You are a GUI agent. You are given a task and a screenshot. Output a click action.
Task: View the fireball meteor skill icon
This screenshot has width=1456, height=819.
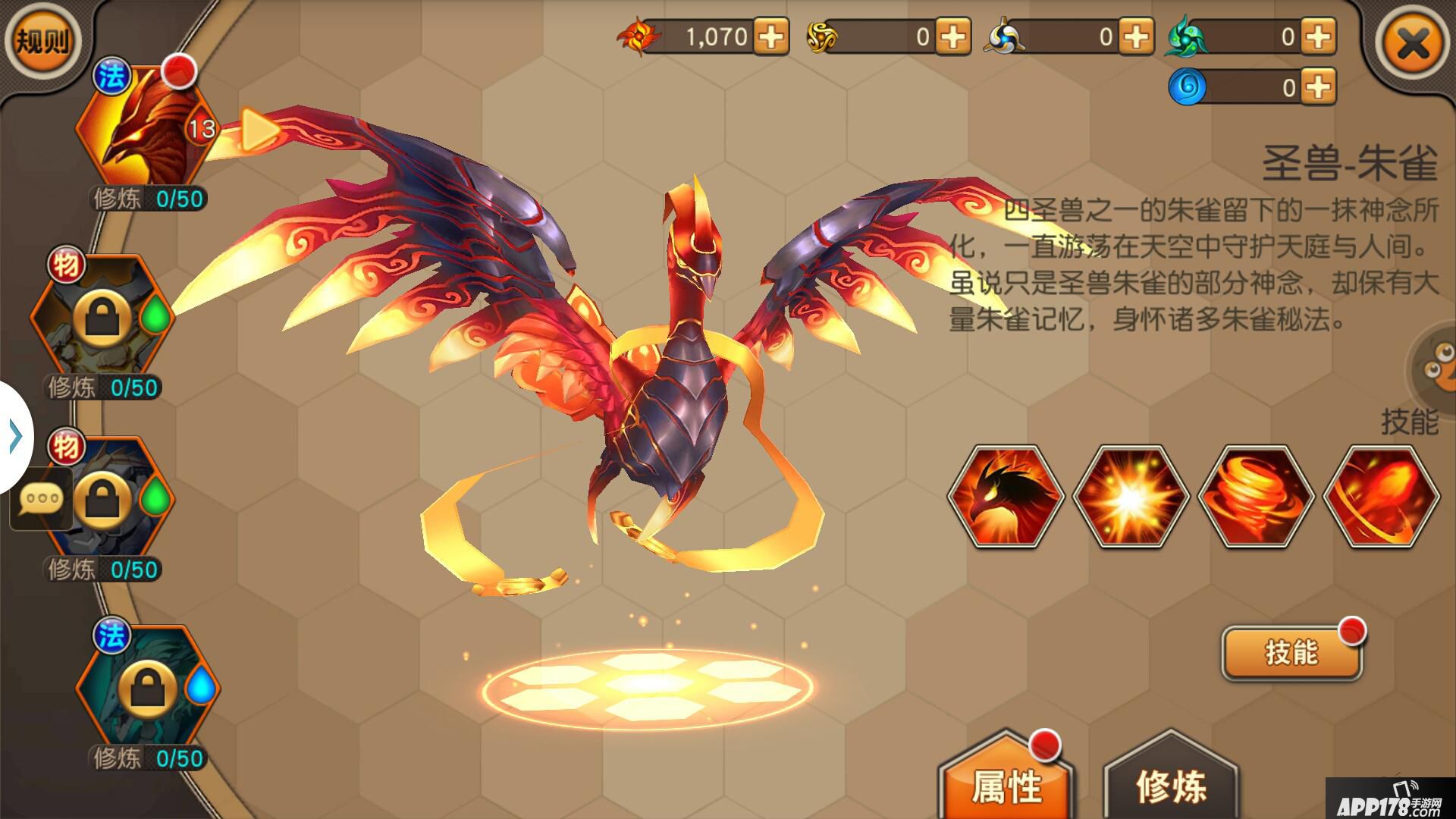[x=1381, y=497]
